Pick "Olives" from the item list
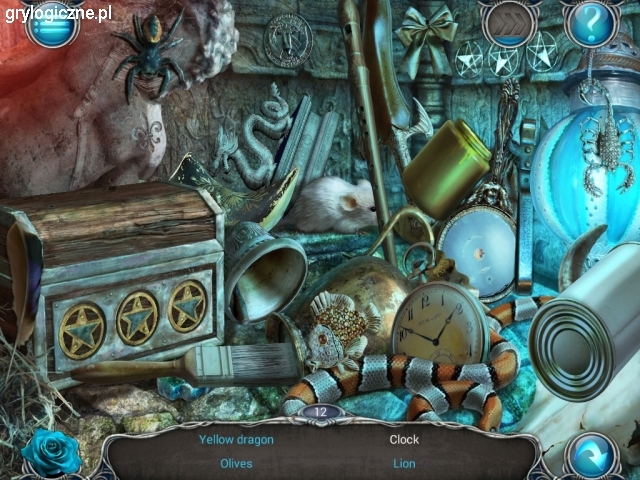The image size is (640, 480). (236, 463)
